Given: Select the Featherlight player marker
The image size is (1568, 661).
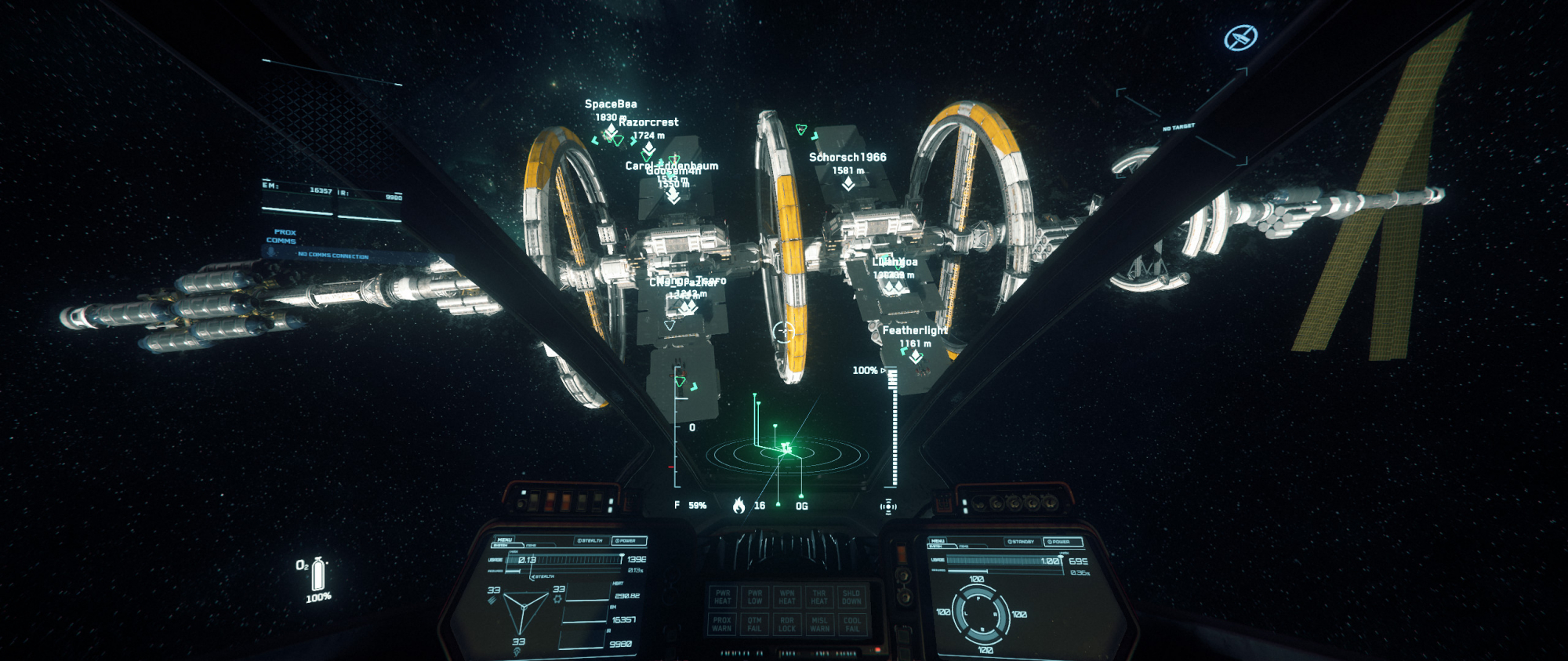Looking at the screenshot, I should coord(915,356).
